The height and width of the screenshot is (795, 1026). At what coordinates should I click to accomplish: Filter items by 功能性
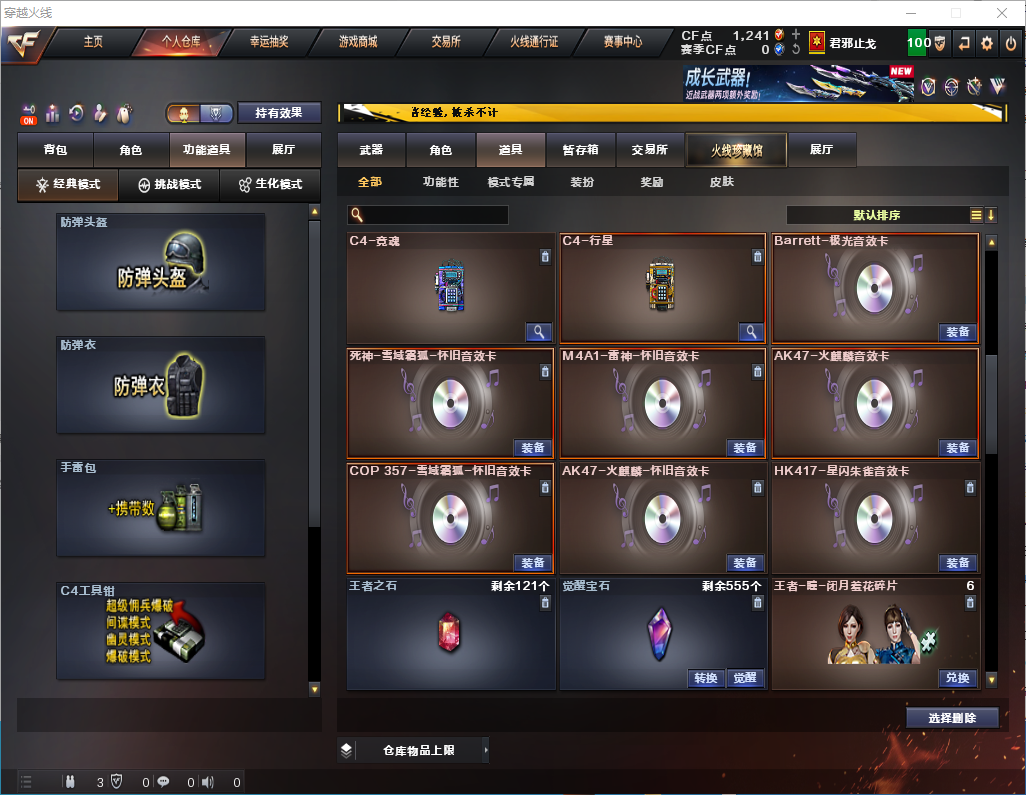(440, 182)
